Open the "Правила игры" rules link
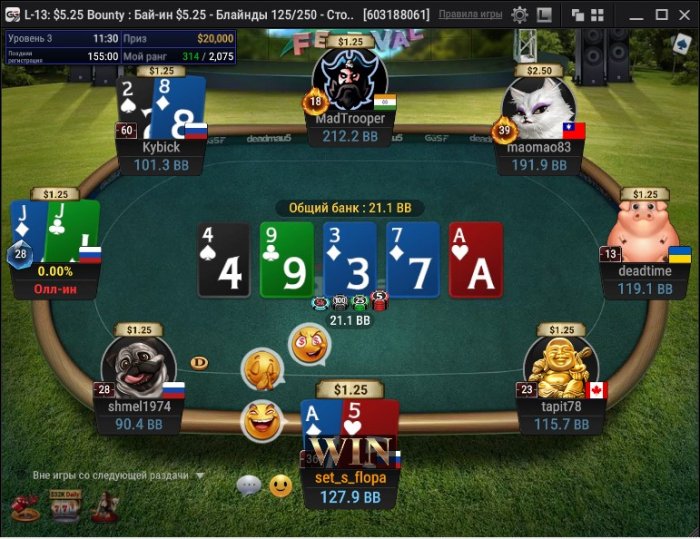 pyautogui.click(x=471, y=15)
